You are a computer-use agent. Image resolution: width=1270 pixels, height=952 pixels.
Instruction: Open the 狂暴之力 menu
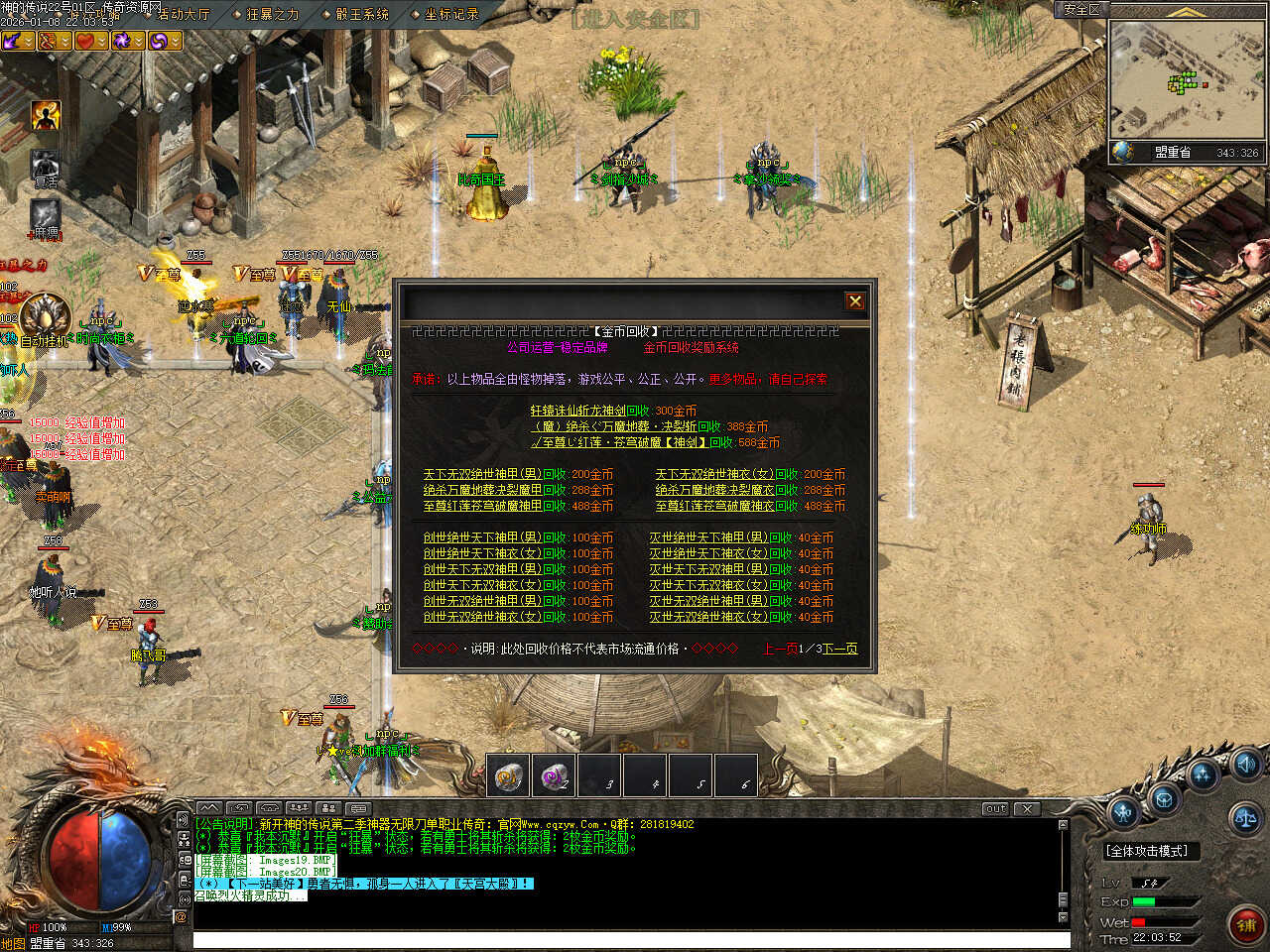pos(272,14)
